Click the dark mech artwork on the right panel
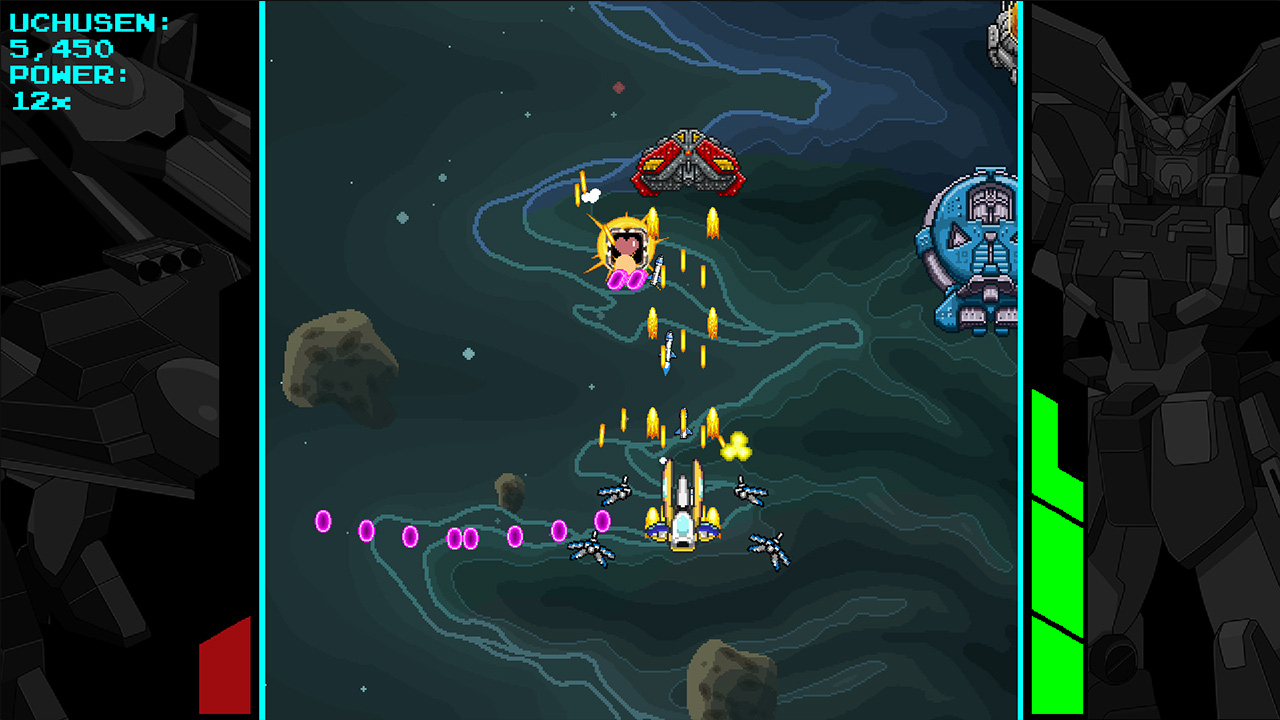This screenshot has width=1280, height=720. pyautogui.click(x=1180, y=300)
